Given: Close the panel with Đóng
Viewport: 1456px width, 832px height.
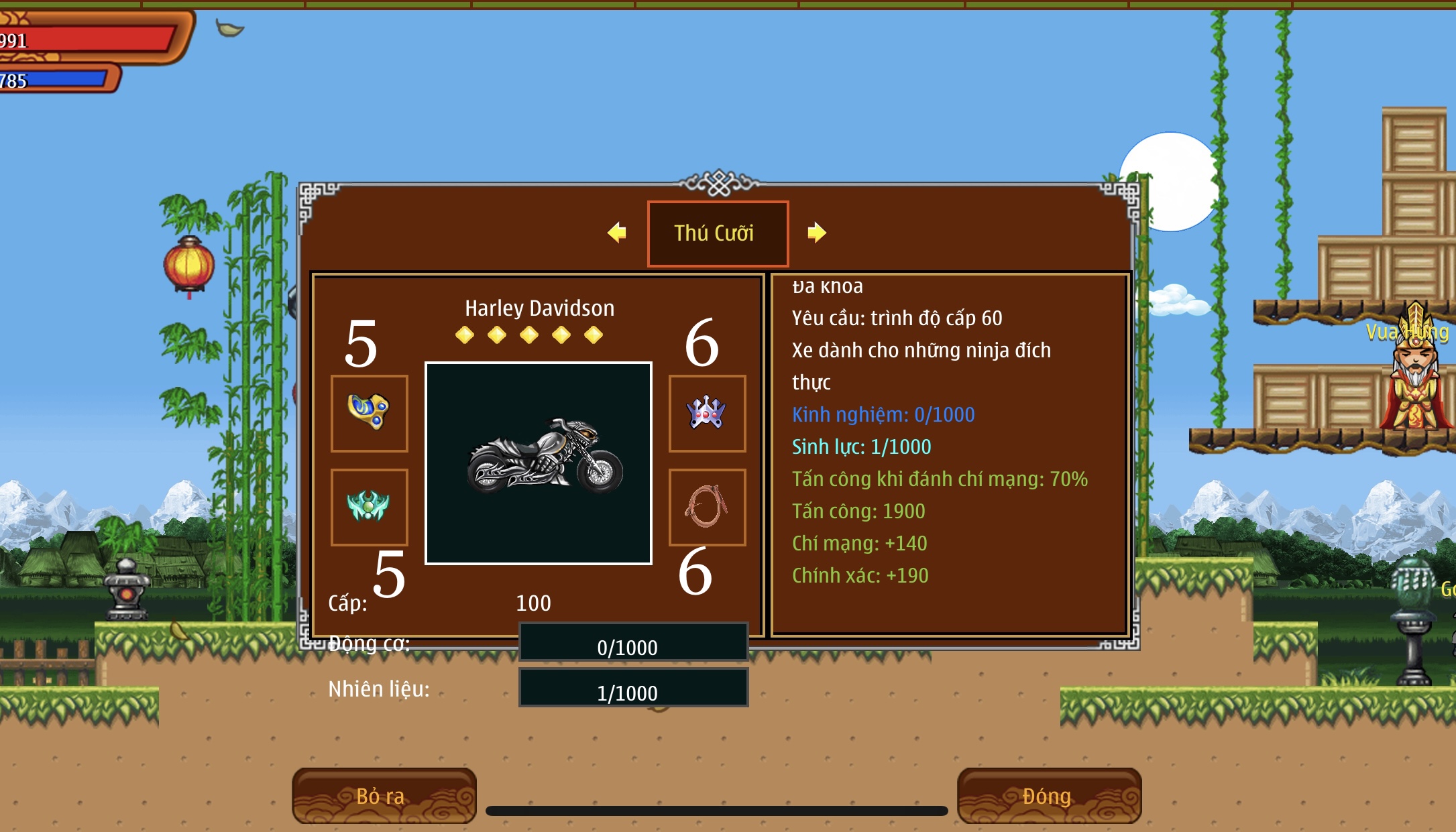Looking at the screenshot, I should tap(1048, 796).
